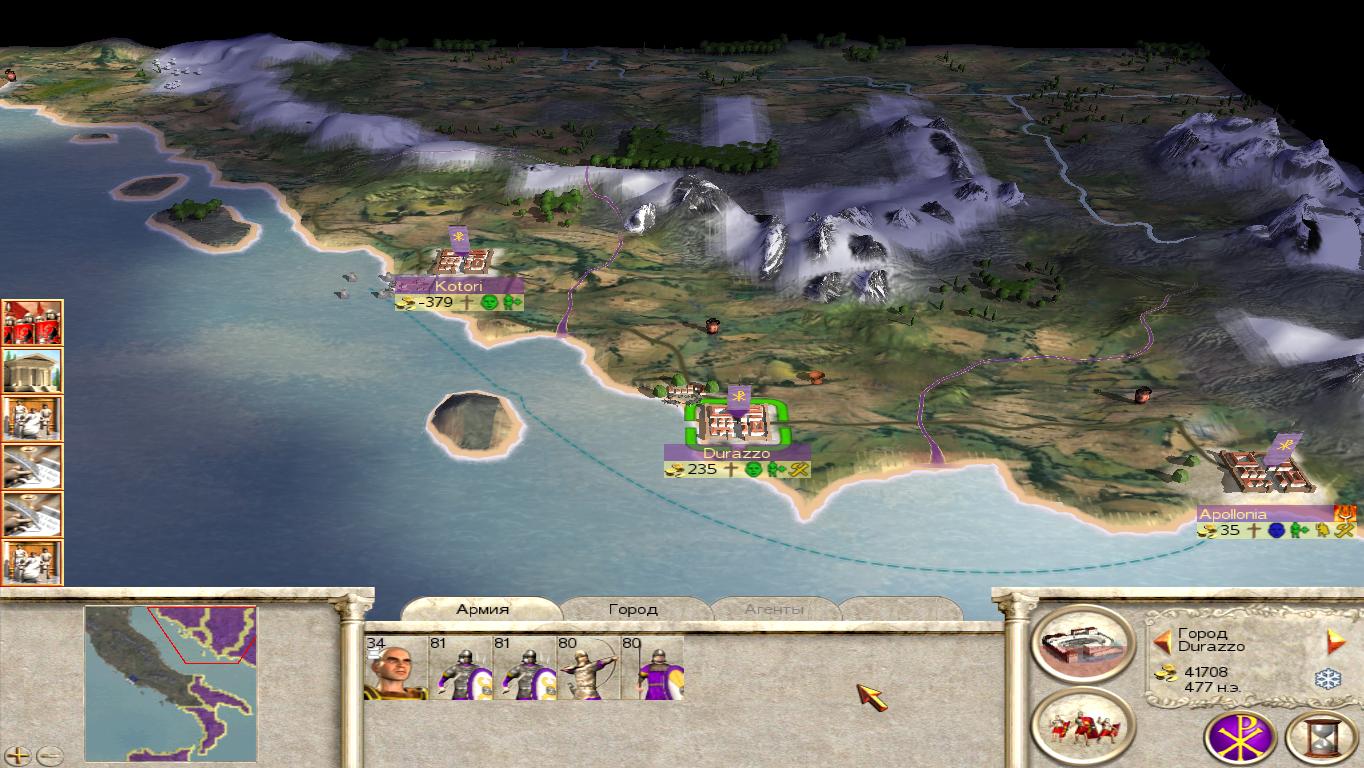Zoom in the minimap with plus button
This screenshot has height=768, width=1364.
point(19,756)
